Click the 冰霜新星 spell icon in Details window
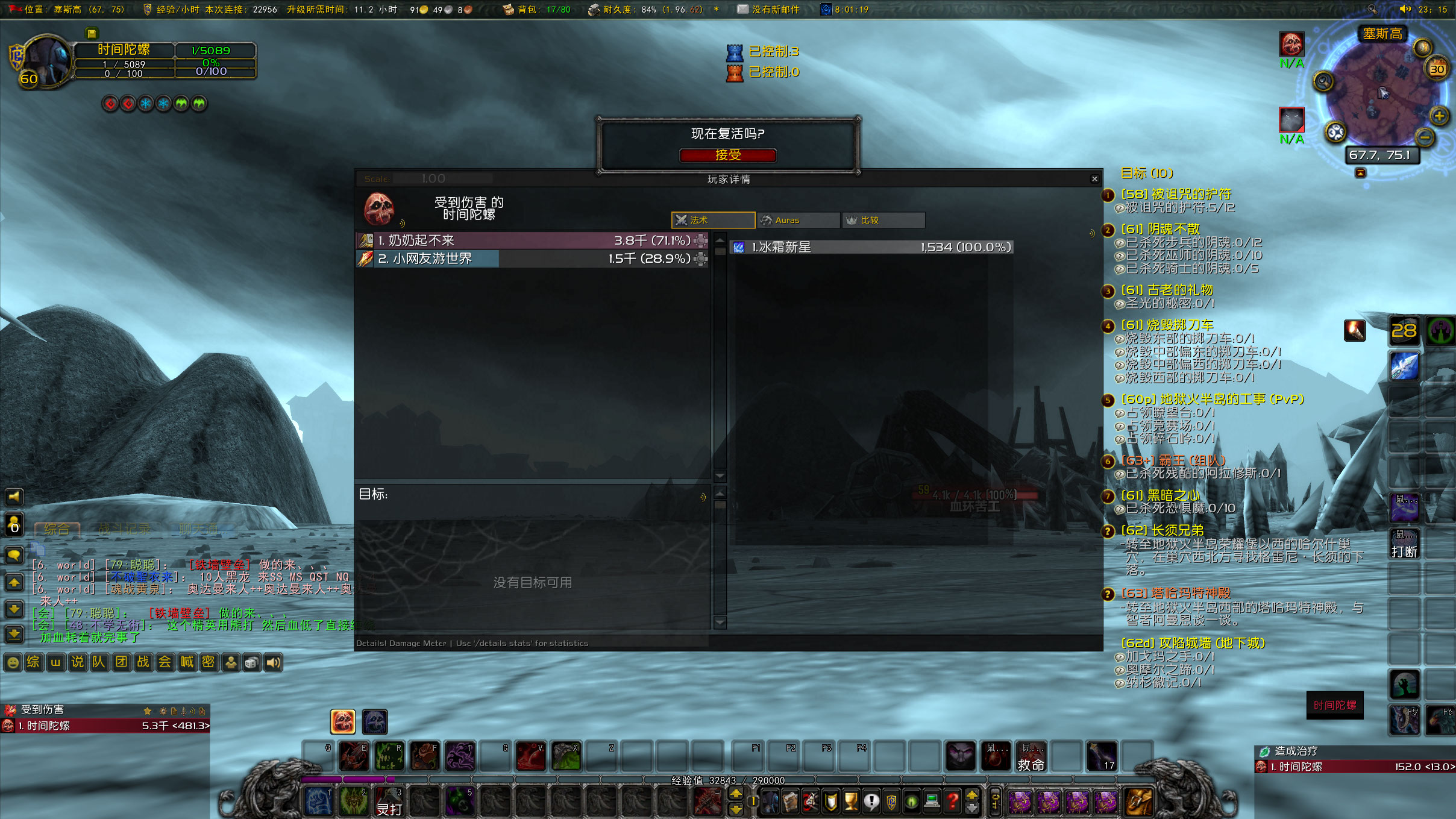 [738, 246]
